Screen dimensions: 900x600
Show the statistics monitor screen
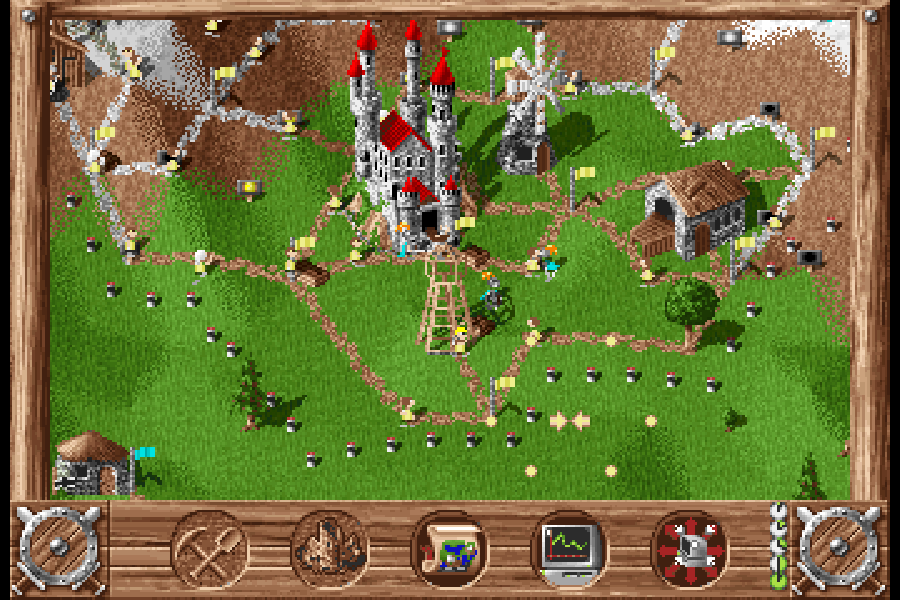(x=569, y=548)
